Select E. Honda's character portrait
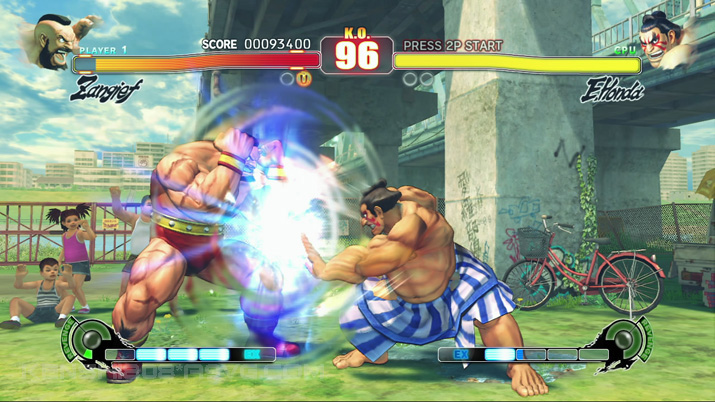715x402 pixels. 668,40
